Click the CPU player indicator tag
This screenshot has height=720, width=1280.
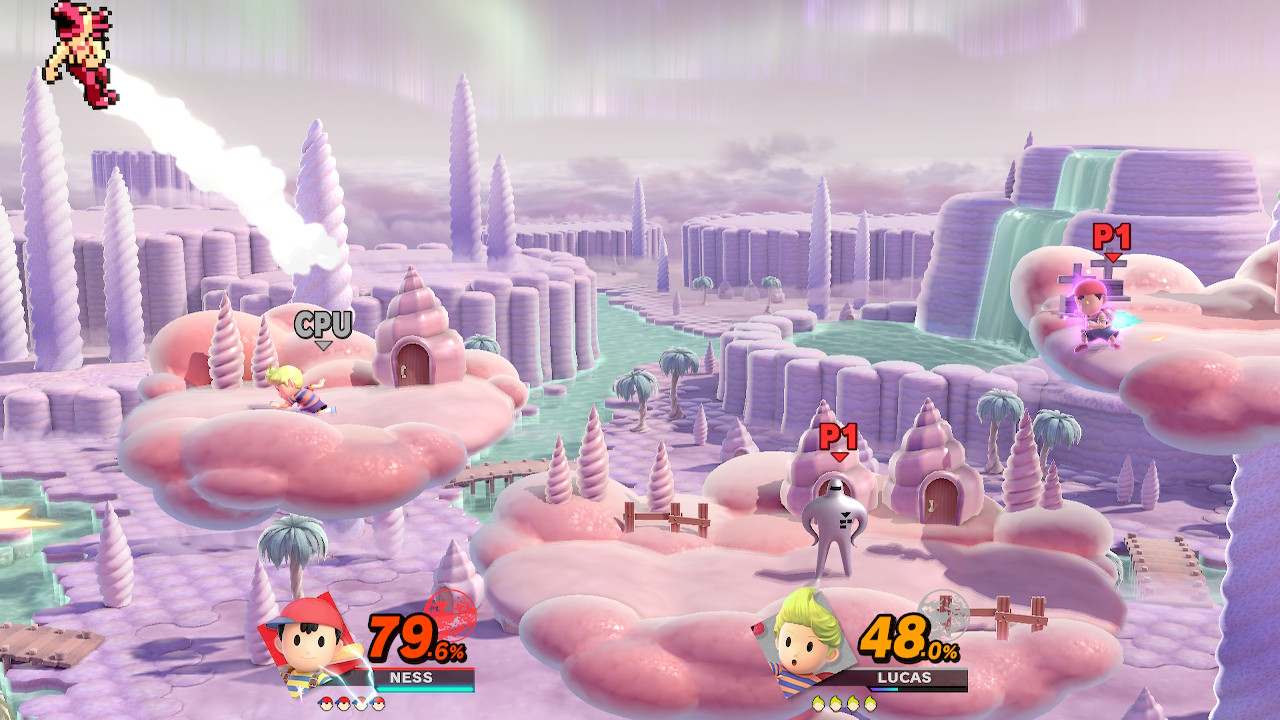pos(323,326)
